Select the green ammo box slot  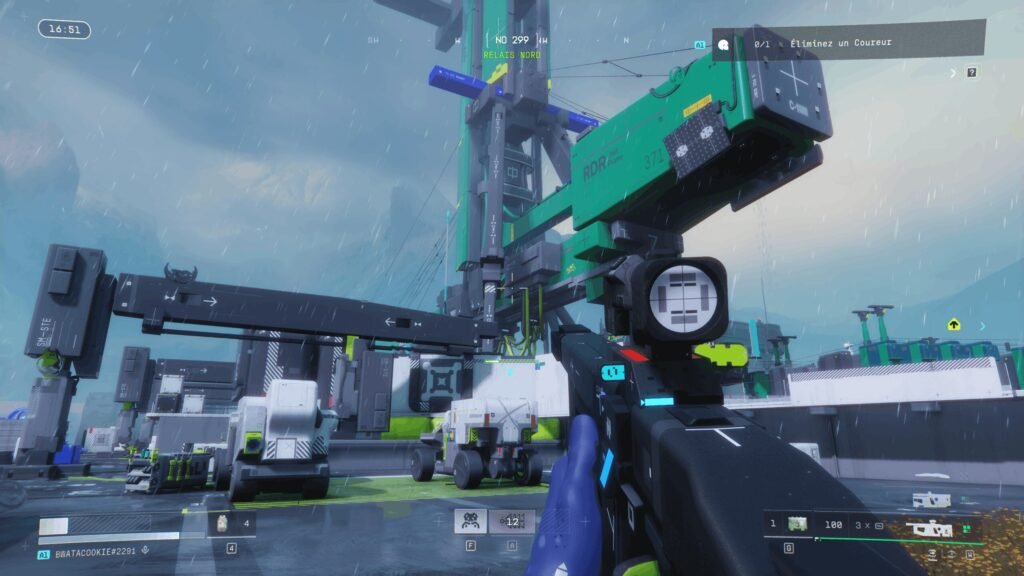click(797, 523)
